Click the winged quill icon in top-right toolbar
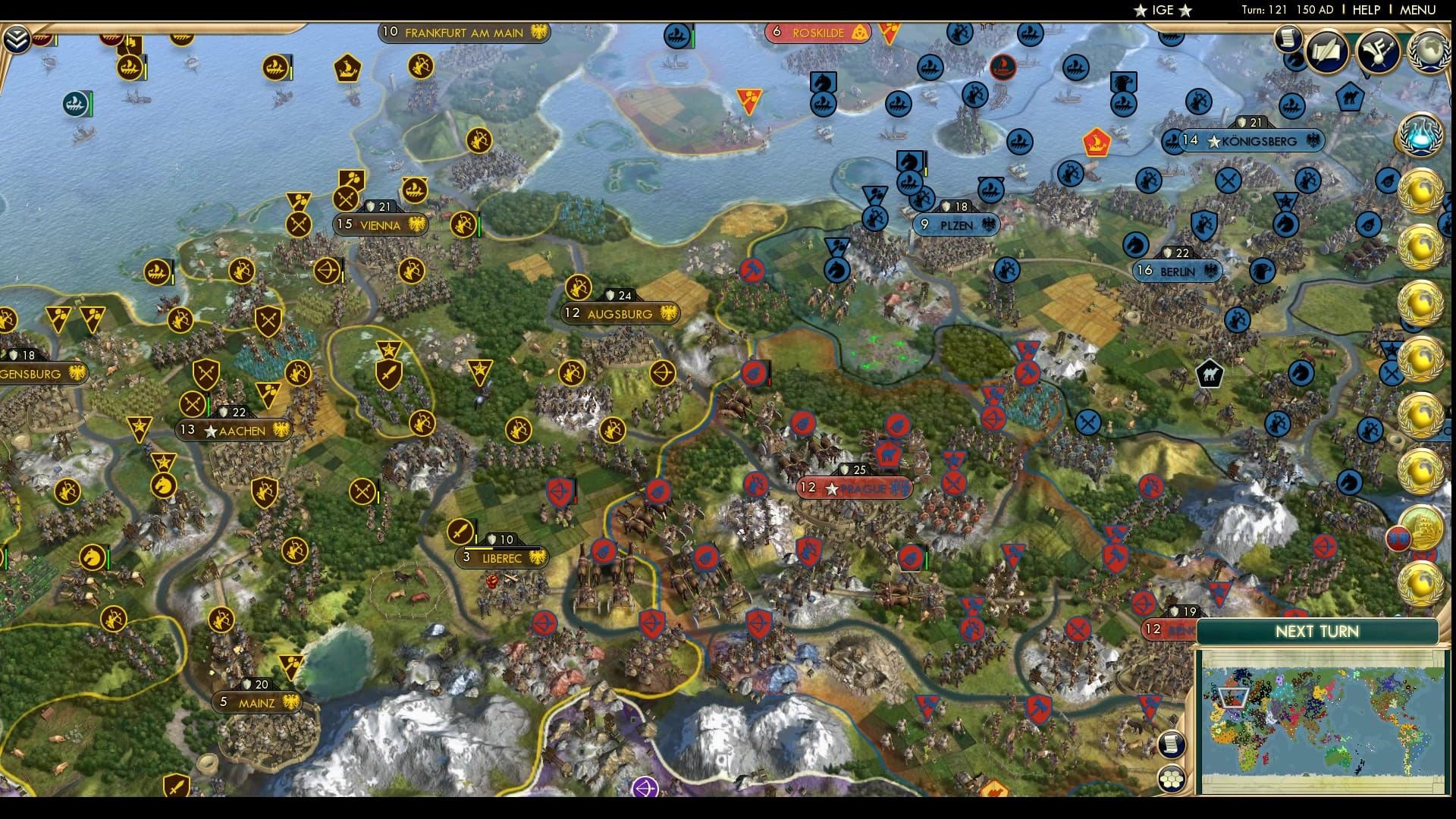This screenshot has height=819, width=1456. point(1376,52)
